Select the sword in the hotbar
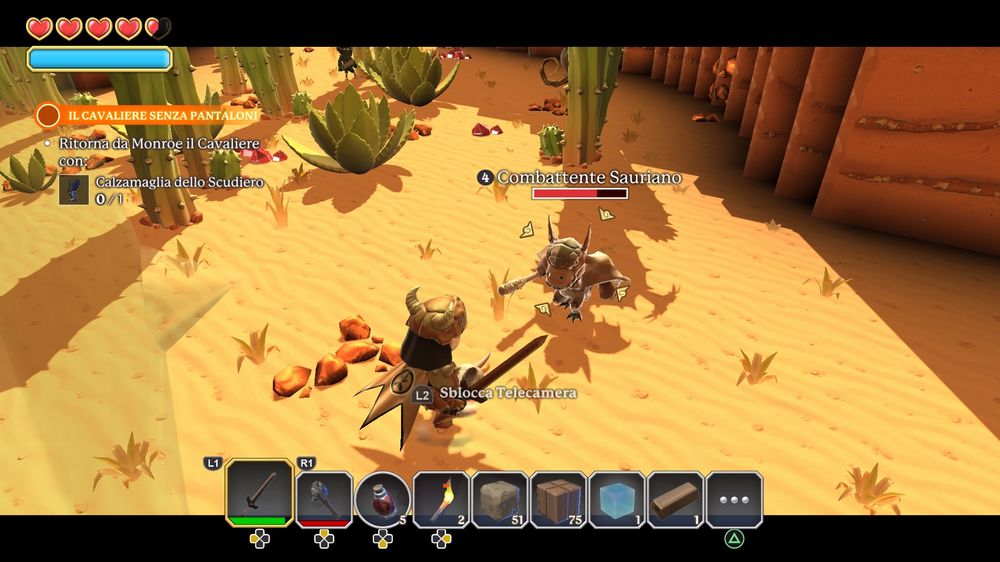The width and height of the screenshot is (1000, 562). [259, 493]
